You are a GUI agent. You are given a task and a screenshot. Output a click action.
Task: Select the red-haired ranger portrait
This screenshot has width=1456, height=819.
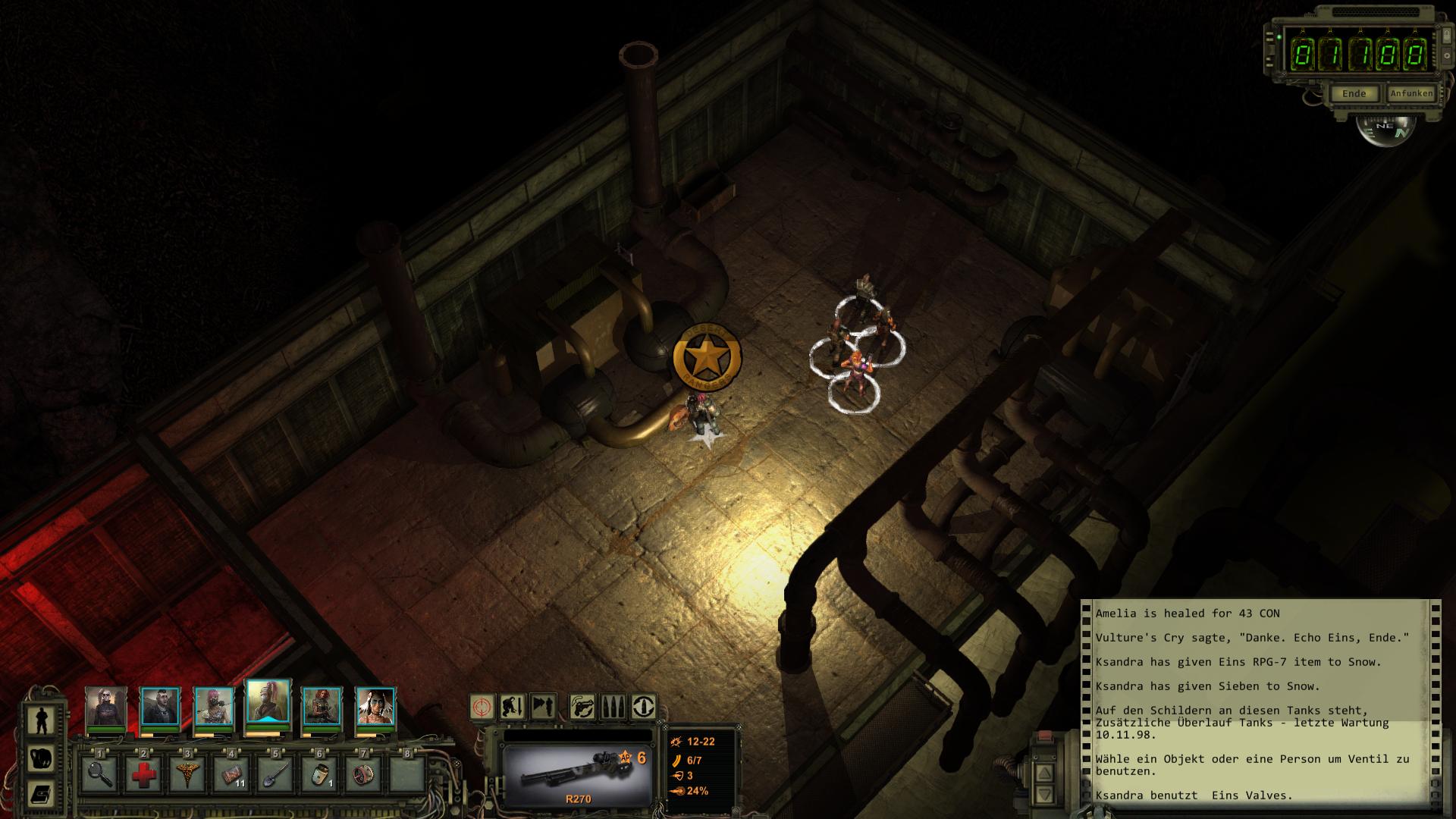tap(322, 707)
